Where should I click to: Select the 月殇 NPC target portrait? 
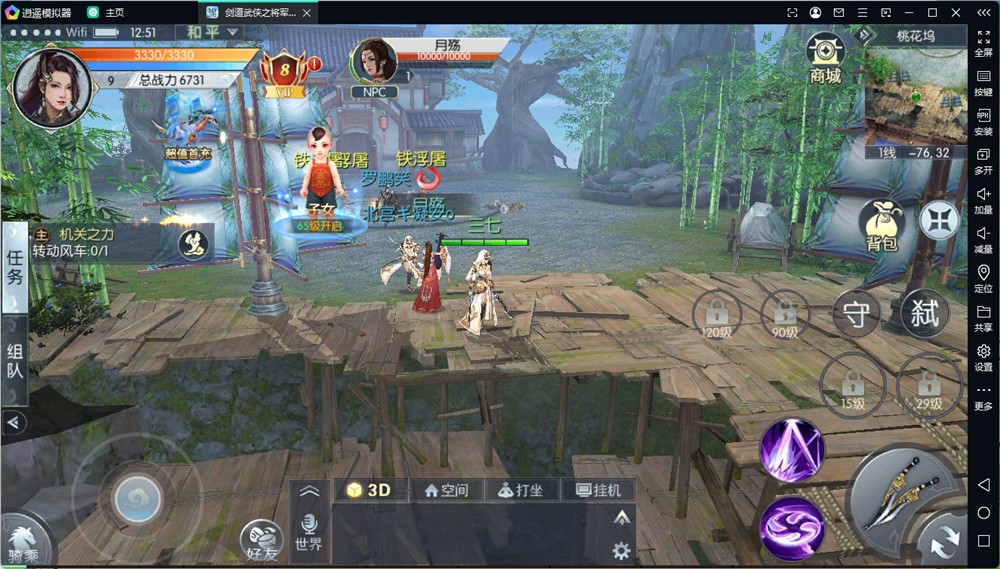pyautogui.click(x=374, y=62)
